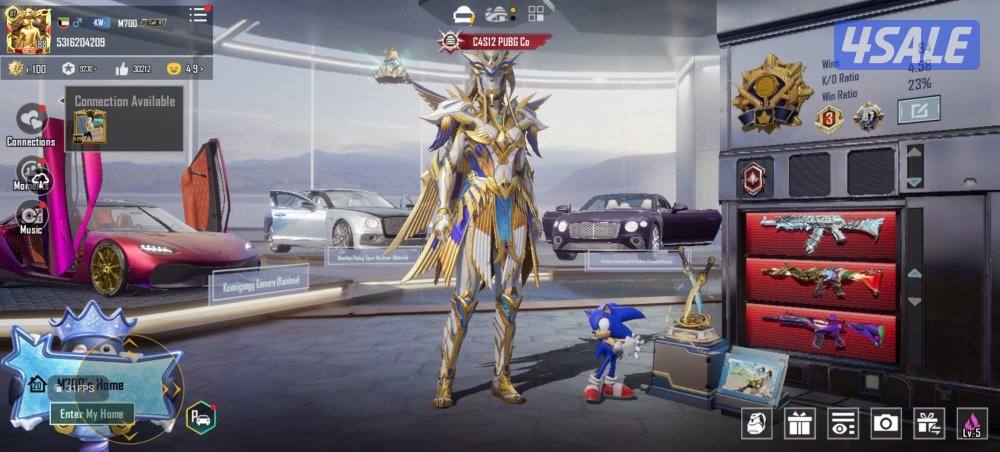Viewport: 1000px width, 452px height.
Task: Select the red-gold rifle skin in rack
Action: pyautogui.click(x=820, y=281)
